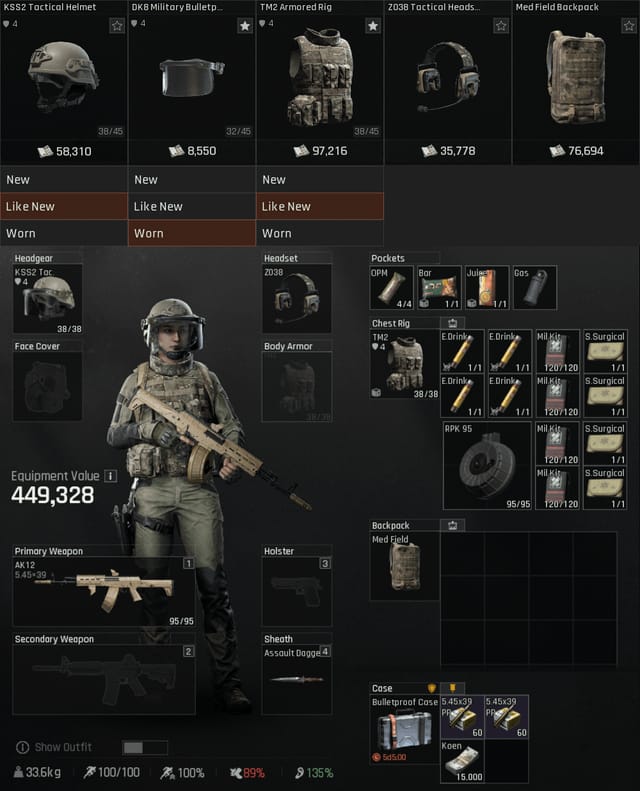This screenshot has height=791, width=640.
Task: Star the Med Field Backpack card
Action: click(x=629, y=26)
